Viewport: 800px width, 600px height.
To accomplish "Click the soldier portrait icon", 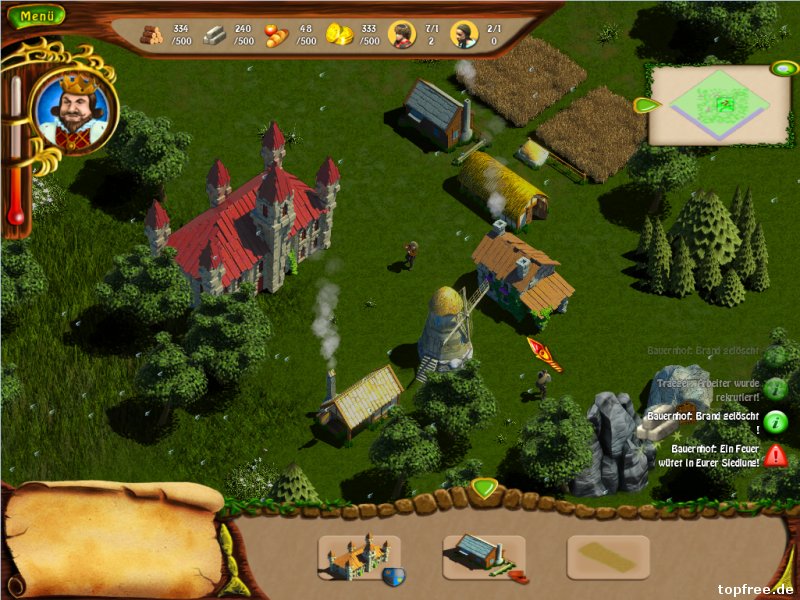I will click(463, 35).
